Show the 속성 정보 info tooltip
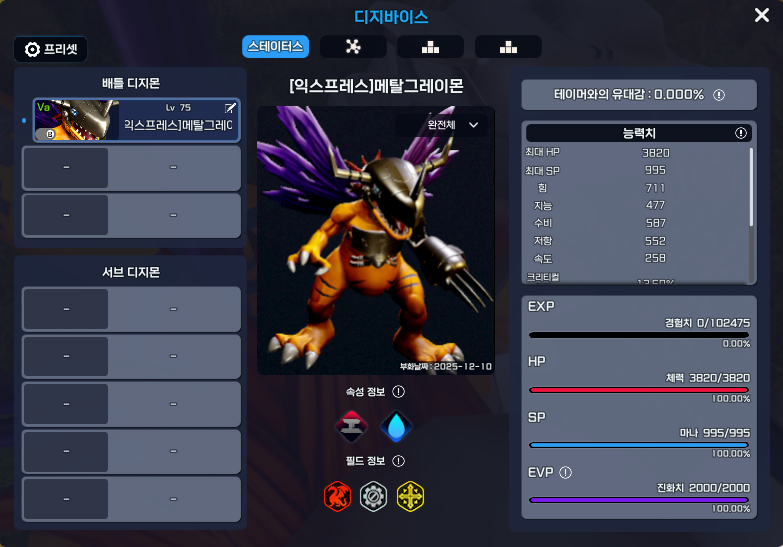The image size is (783, 547). pos(399,392)
